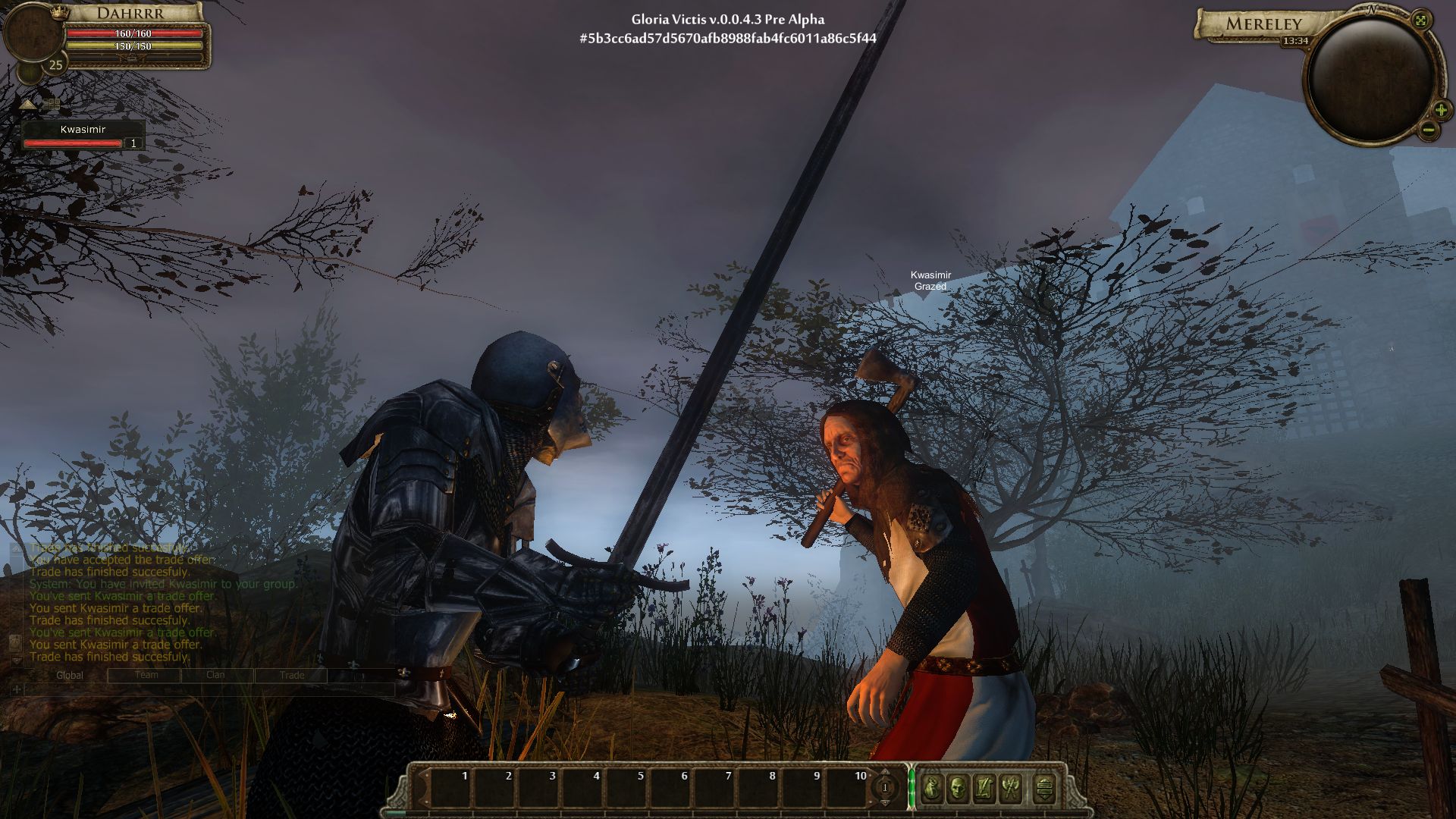Select Kwasimir's party frame

pos(83,136)
